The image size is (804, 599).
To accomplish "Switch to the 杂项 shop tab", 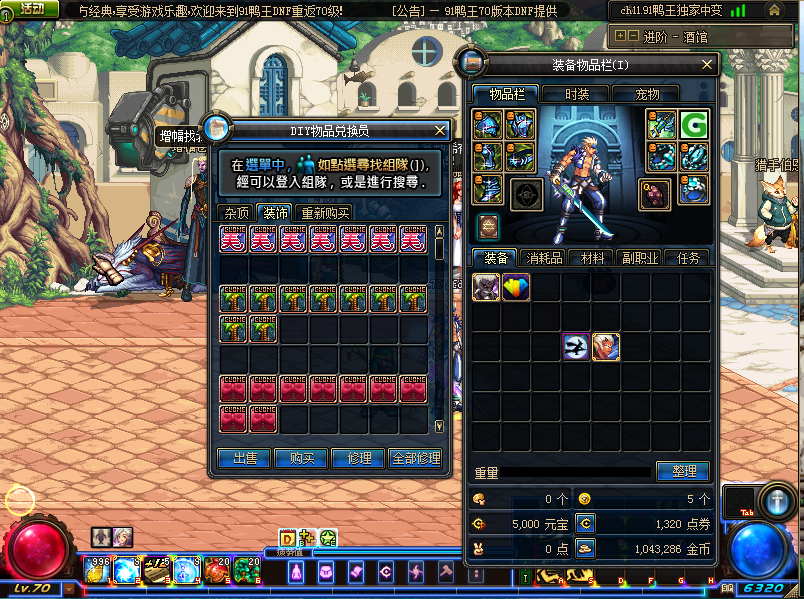I will pos(237,213).
